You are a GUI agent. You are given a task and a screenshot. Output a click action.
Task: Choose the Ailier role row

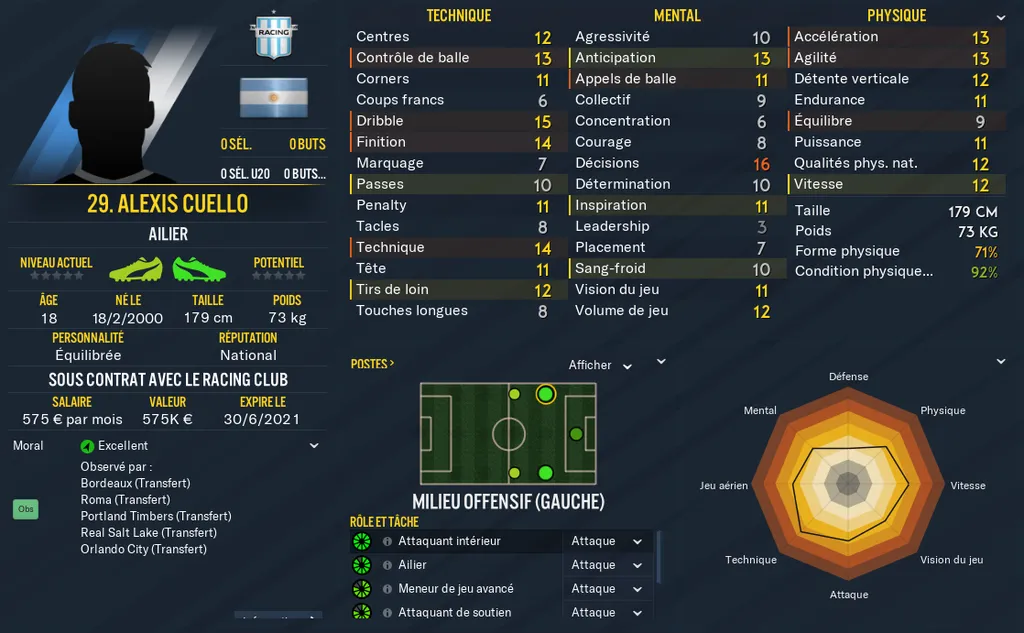click(x=412, y=565)
